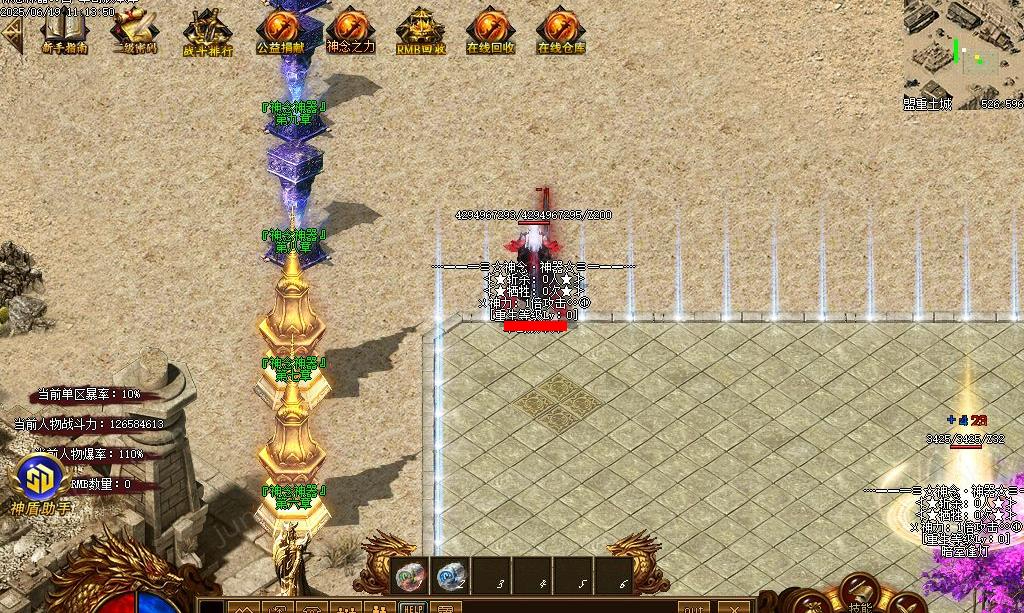Click the OUT button on bottom bar

(x=693, y=607)
